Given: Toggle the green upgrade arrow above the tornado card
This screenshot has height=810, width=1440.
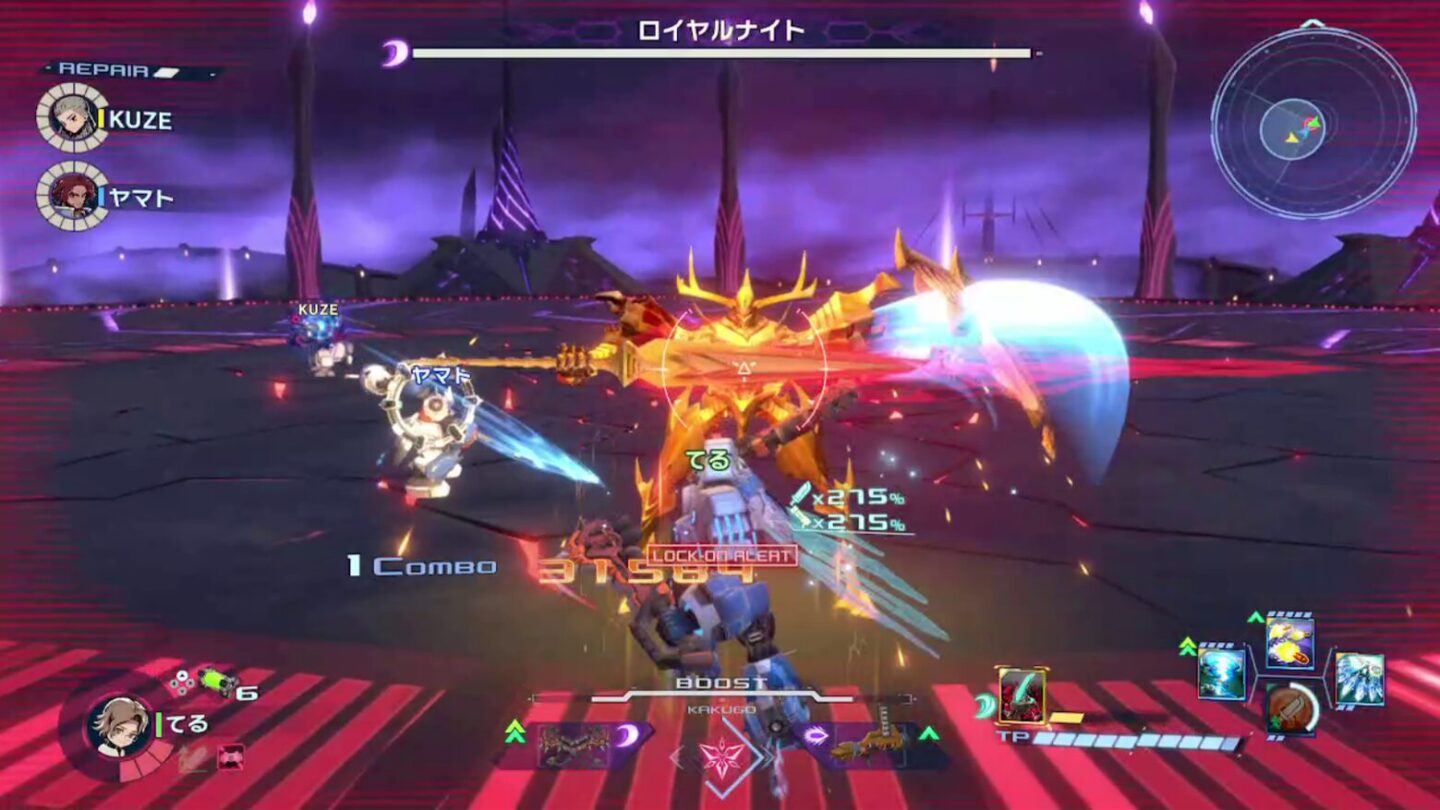Looking at the screenshot, I should [1187, 647].
